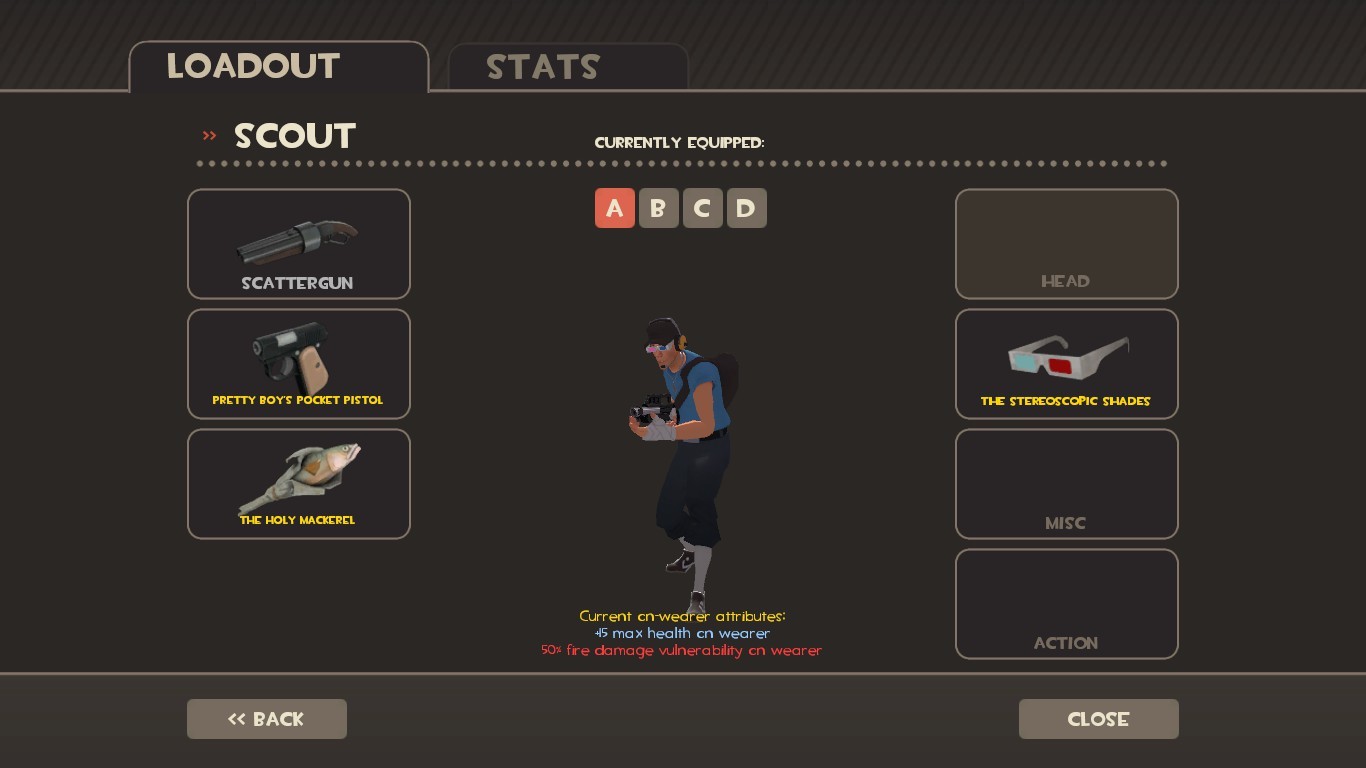Select the Loadout tab
The width and height of the screenshot is (1366, 768).
click(x=252, y=67)
